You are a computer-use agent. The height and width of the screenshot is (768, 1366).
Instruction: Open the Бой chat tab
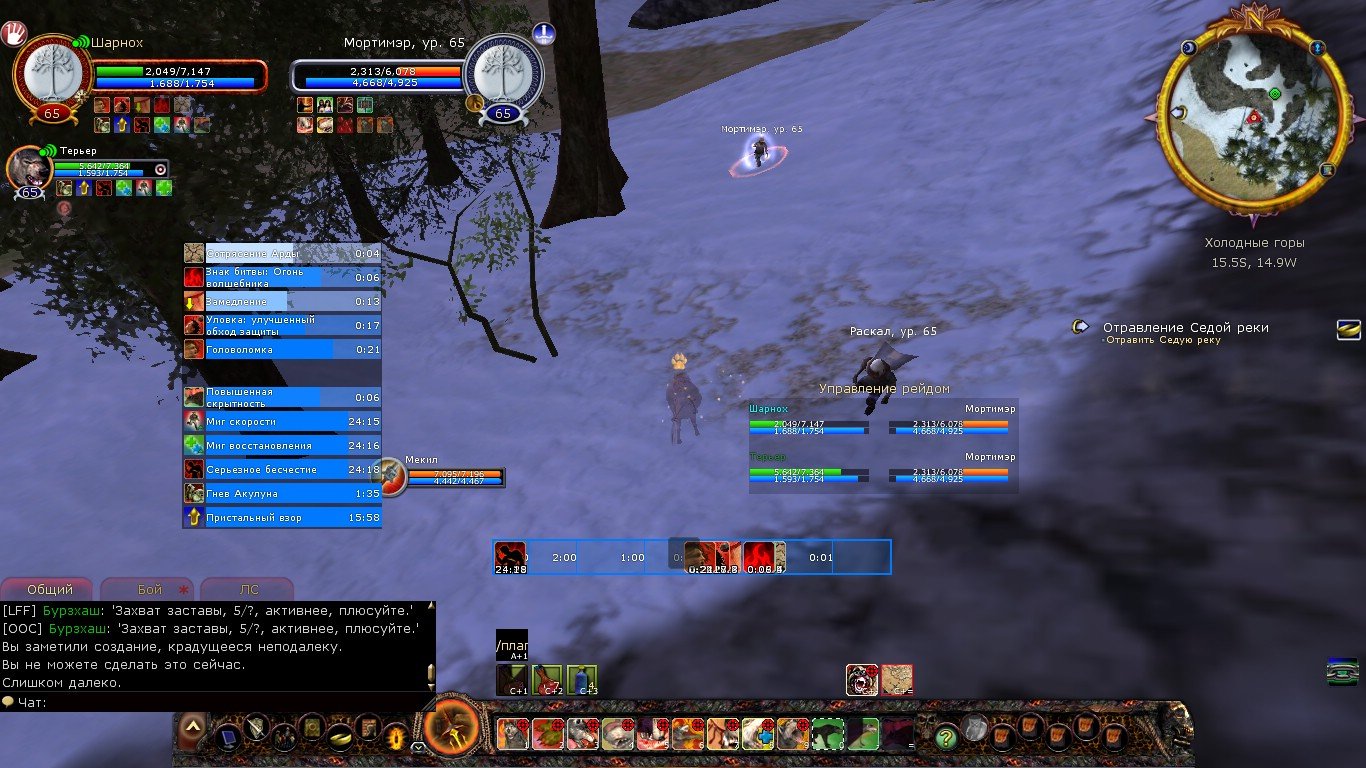tap(148, 590)
